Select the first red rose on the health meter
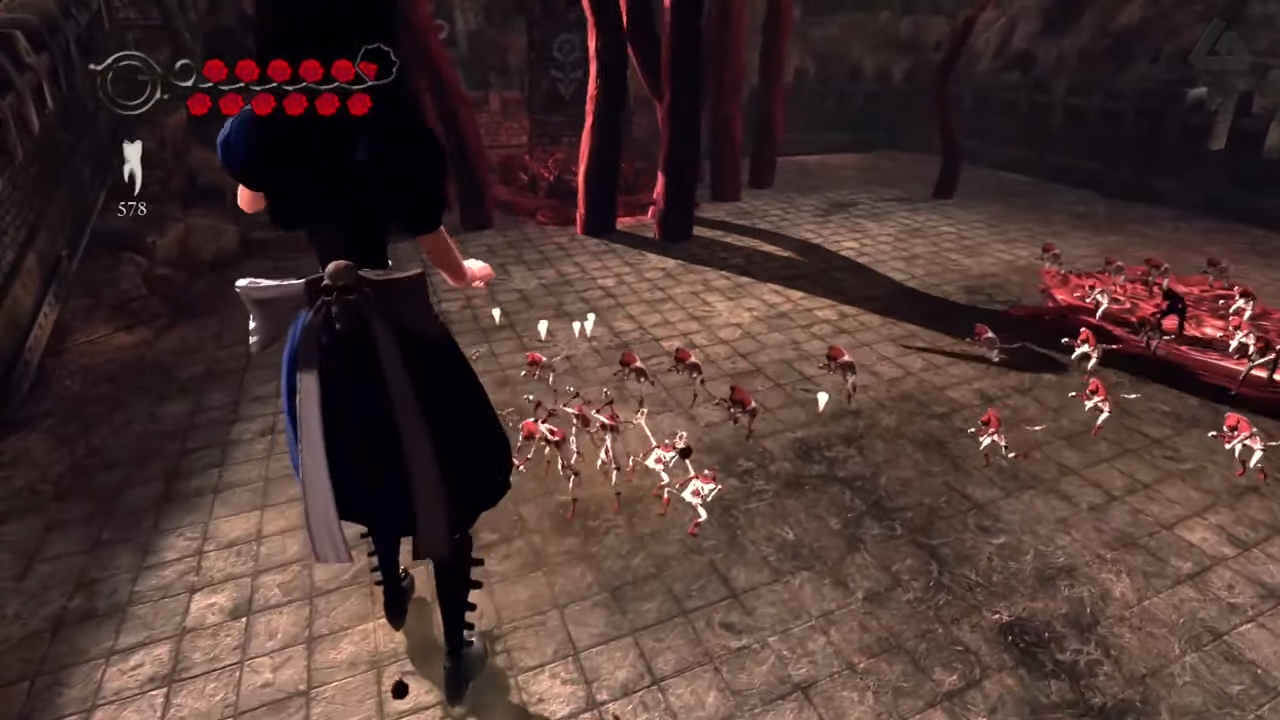The height and width of the screenshot is (720, 1280). pos(216,70)
